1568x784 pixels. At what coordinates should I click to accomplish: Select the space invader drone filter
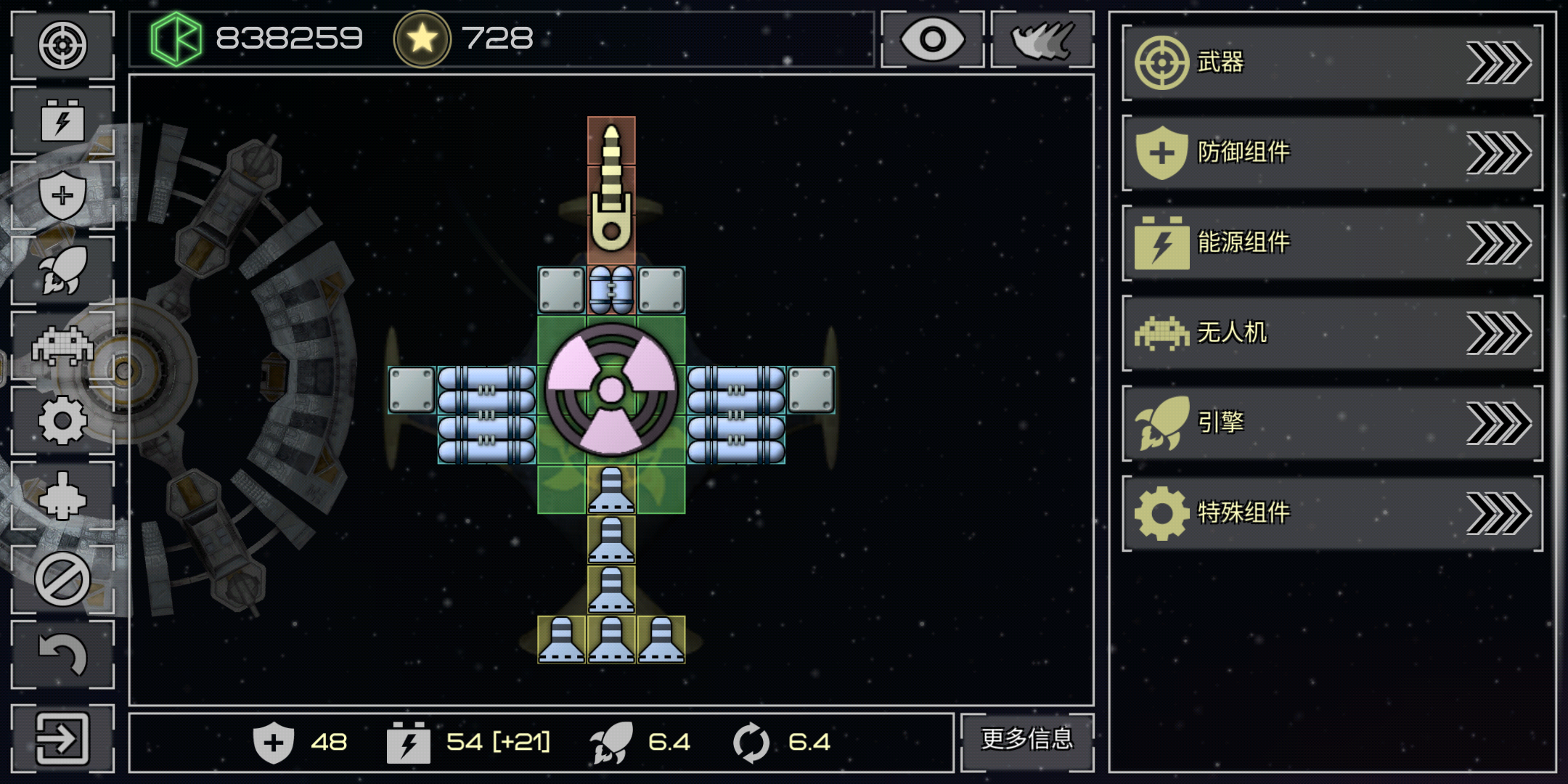(63, 346)
